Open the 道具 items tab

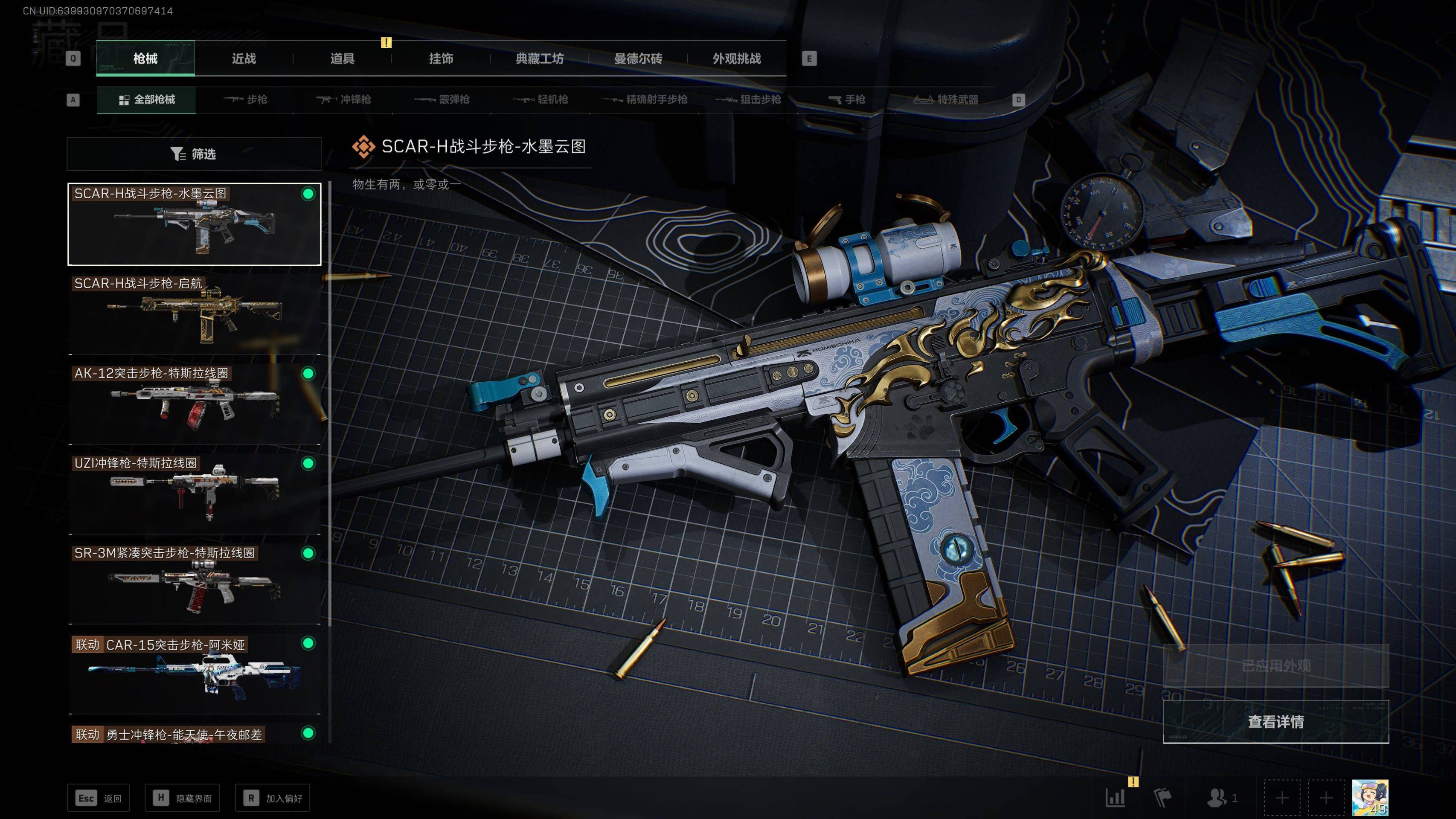tap(342, 59)
